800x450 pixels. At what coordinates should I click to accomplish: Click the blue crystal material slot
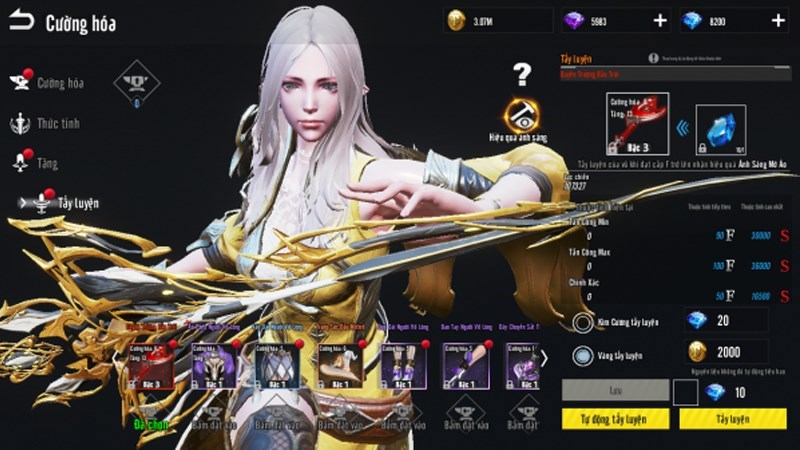coord(721,129)
